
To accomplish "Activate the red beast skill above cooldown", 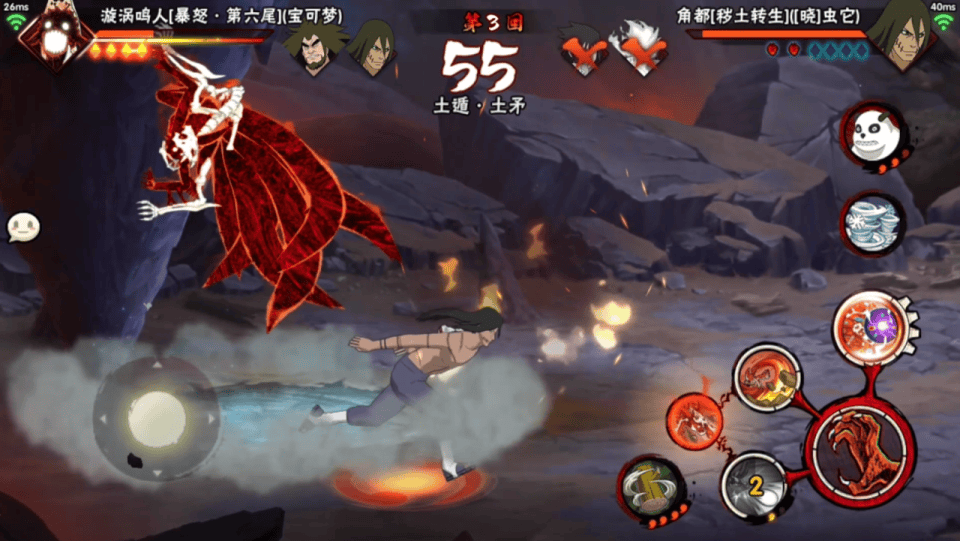I will click(767, 378).
